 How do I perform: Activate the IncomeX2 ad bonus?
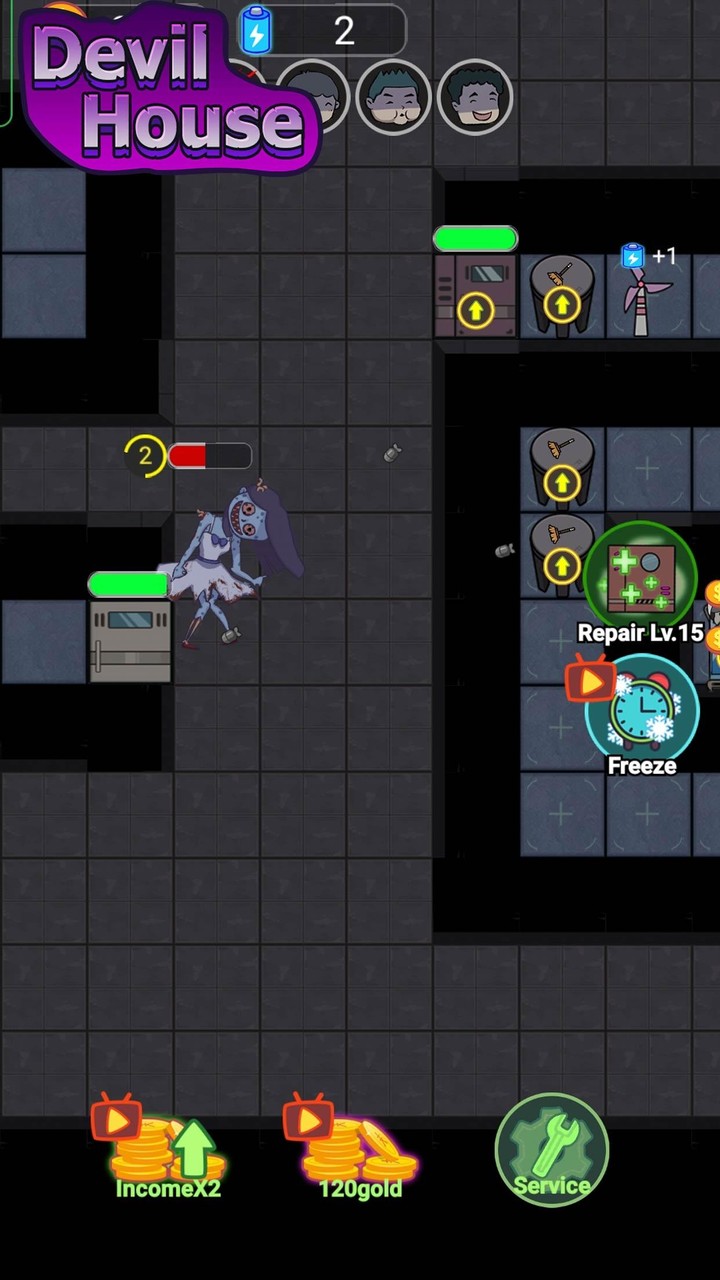(166, 1152)
